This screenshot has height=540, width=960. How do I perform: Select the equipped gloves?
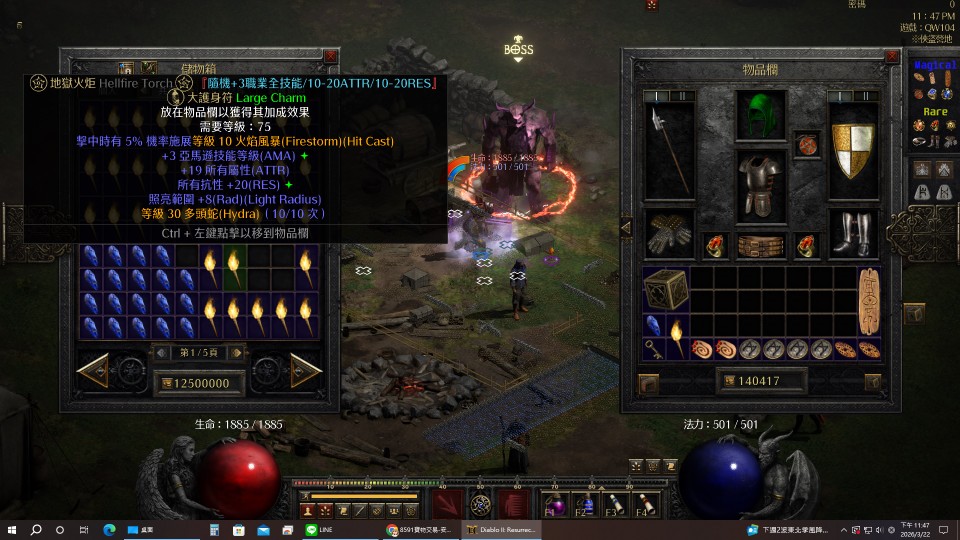click(x=668, y=233)
